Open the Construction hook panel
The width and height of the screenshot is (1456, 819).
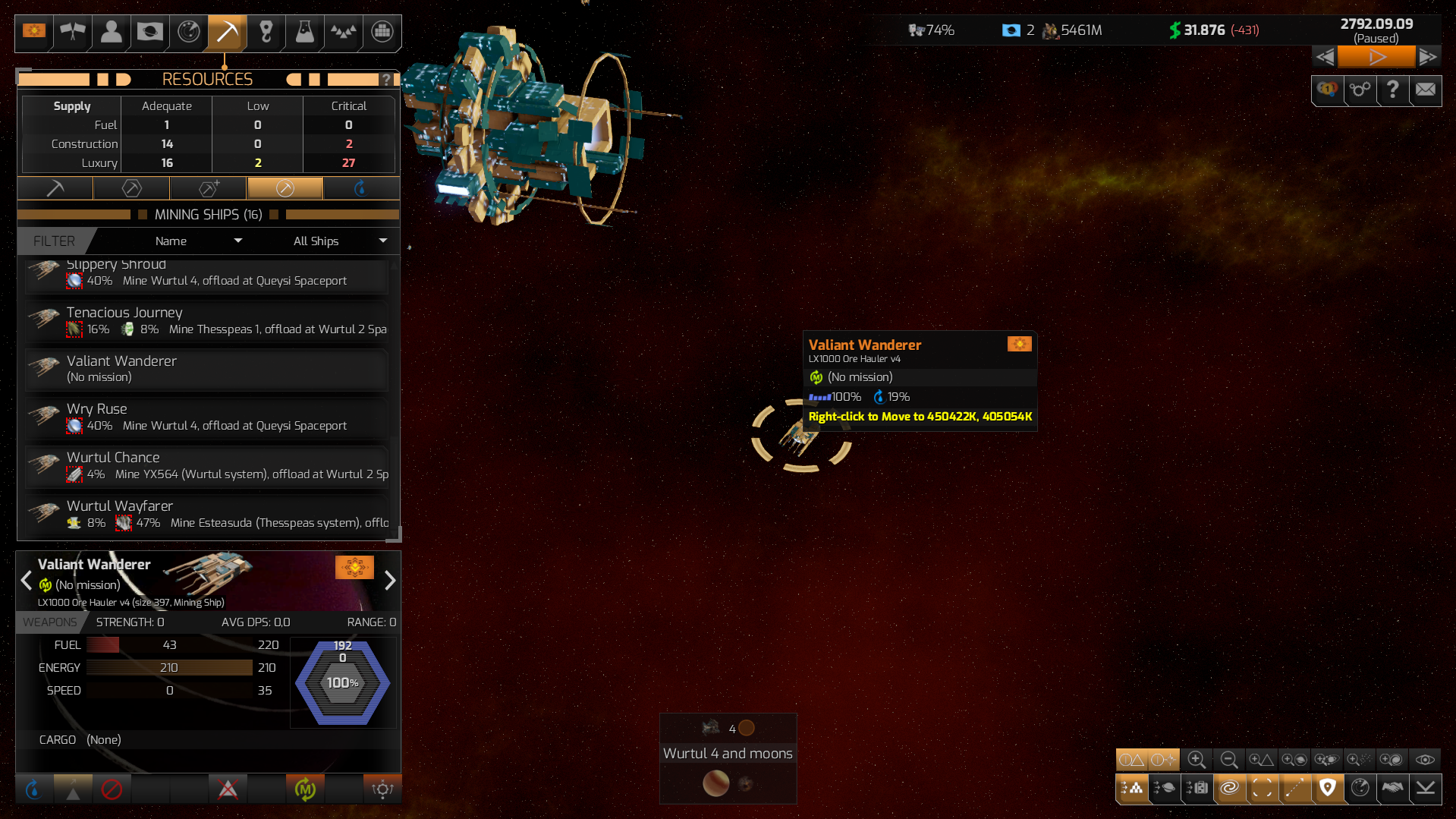266,33
